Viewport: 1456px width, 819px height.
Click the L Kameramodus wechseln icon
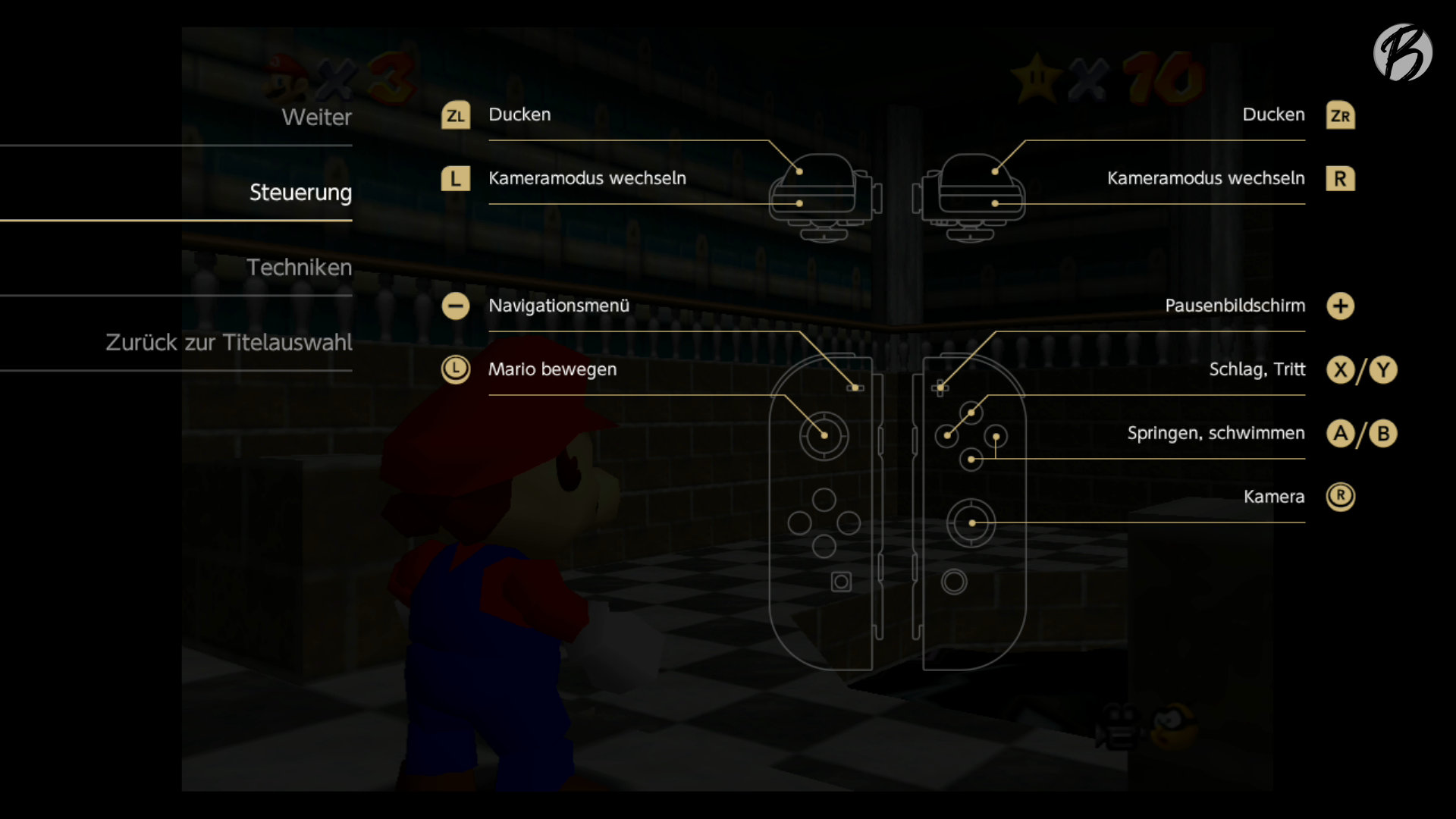point(456,179)
